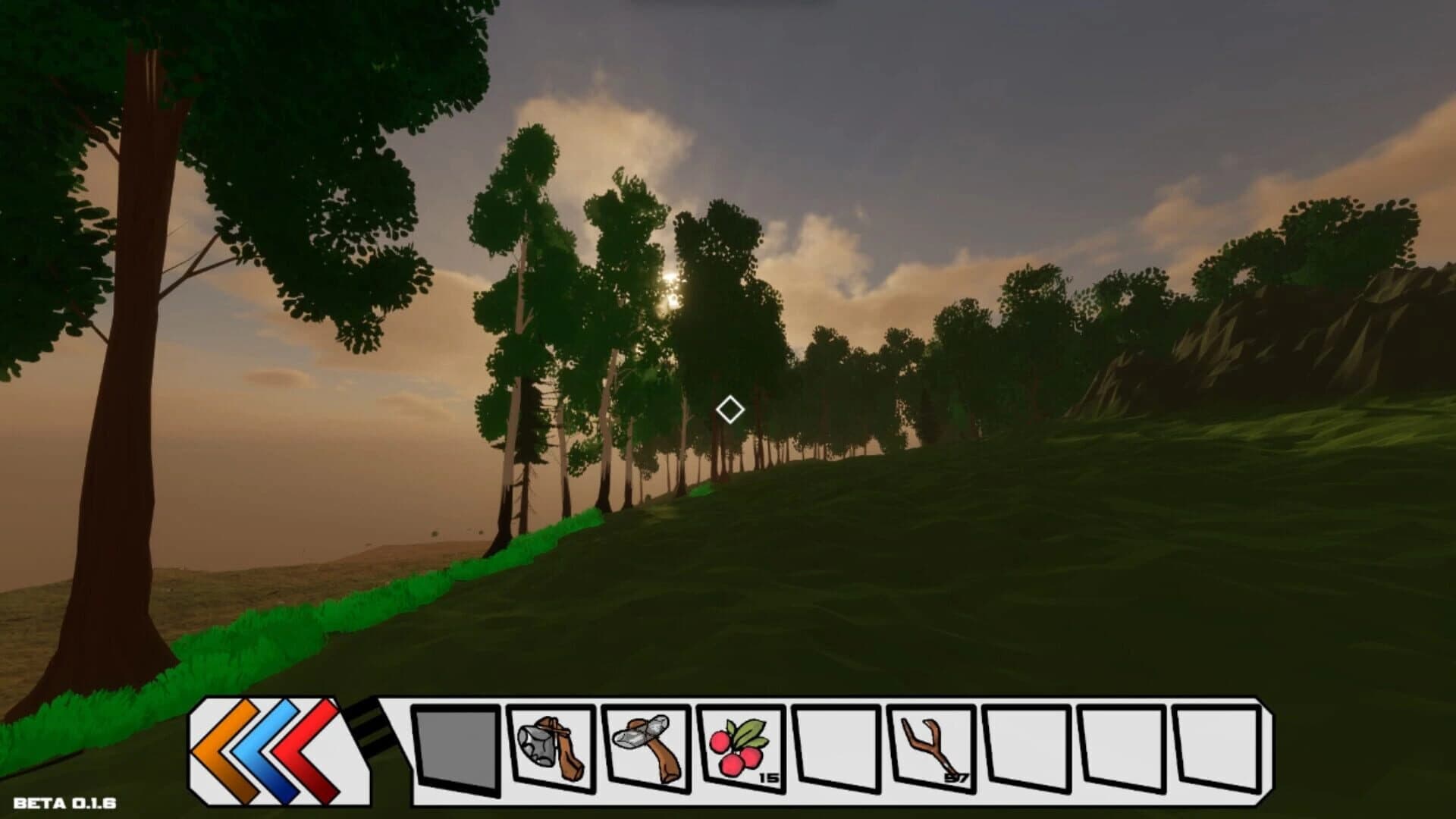The image size is (1456, 819).
Task: Click the white diamond crosshair at screen center
Action: (730, 410)
